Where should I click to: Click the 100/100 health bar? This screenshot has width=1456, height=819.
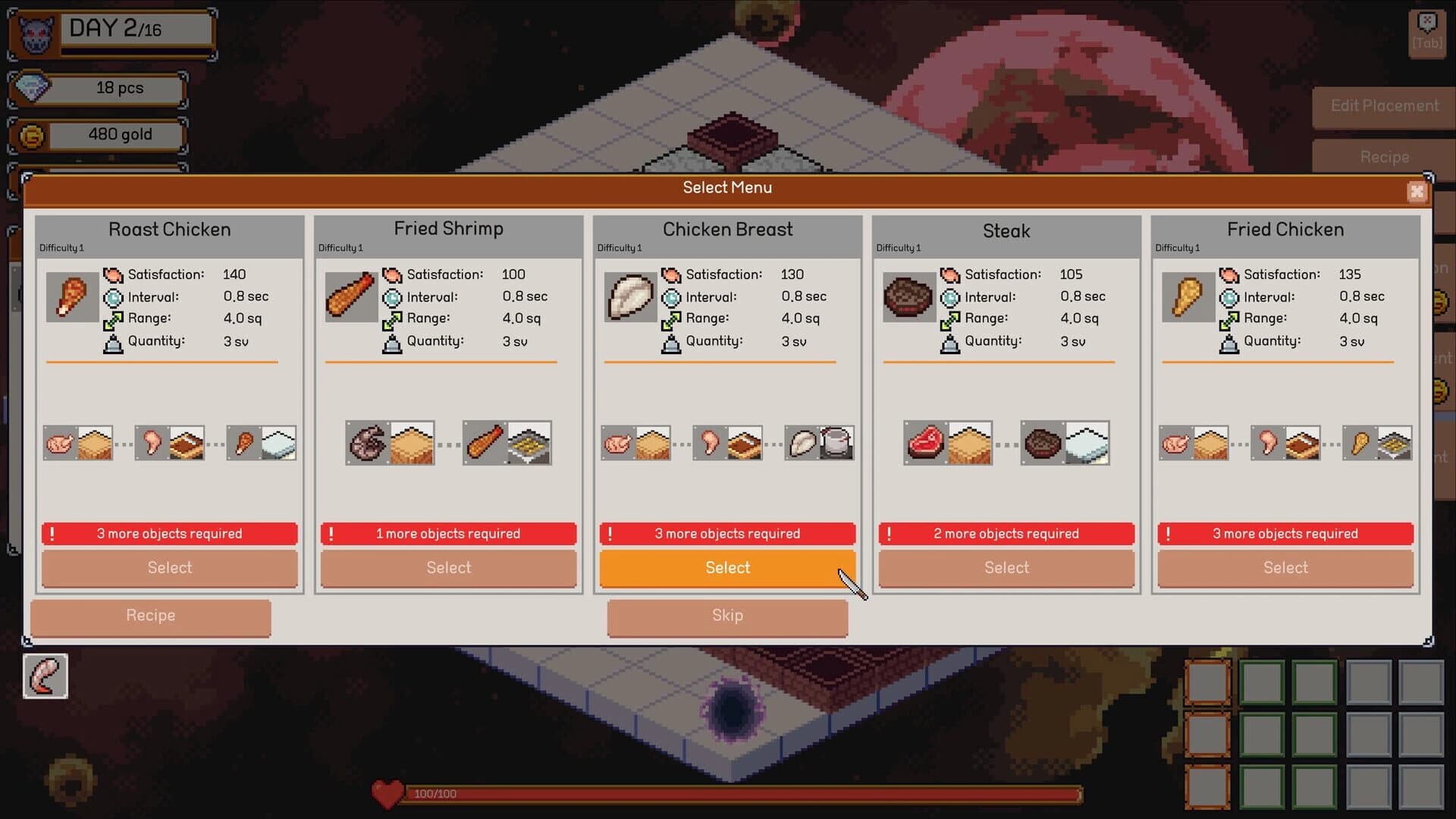point(728,794)
